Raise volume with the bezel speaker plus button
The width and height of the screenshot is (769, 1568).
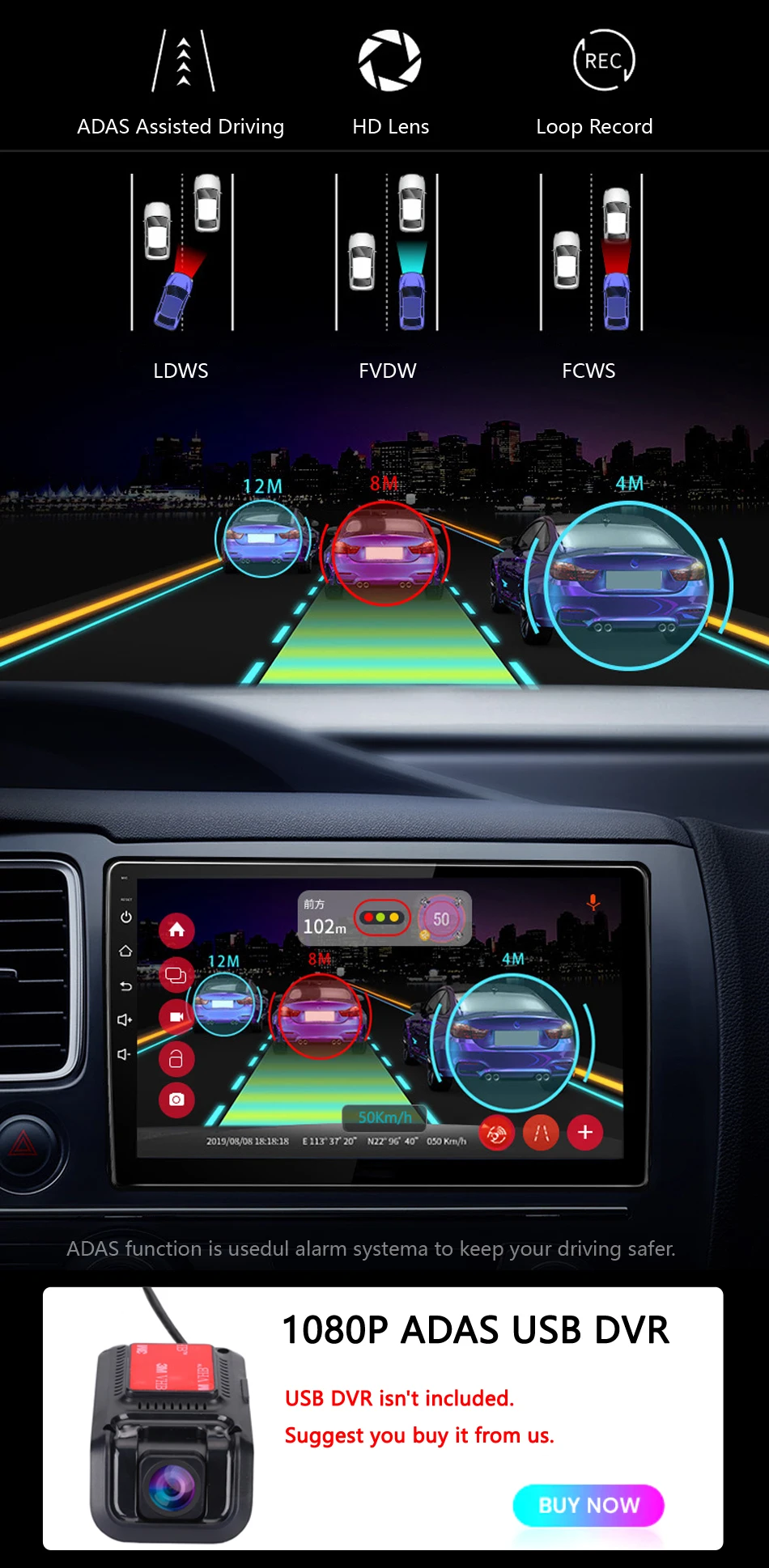(x=125, y=1019)
